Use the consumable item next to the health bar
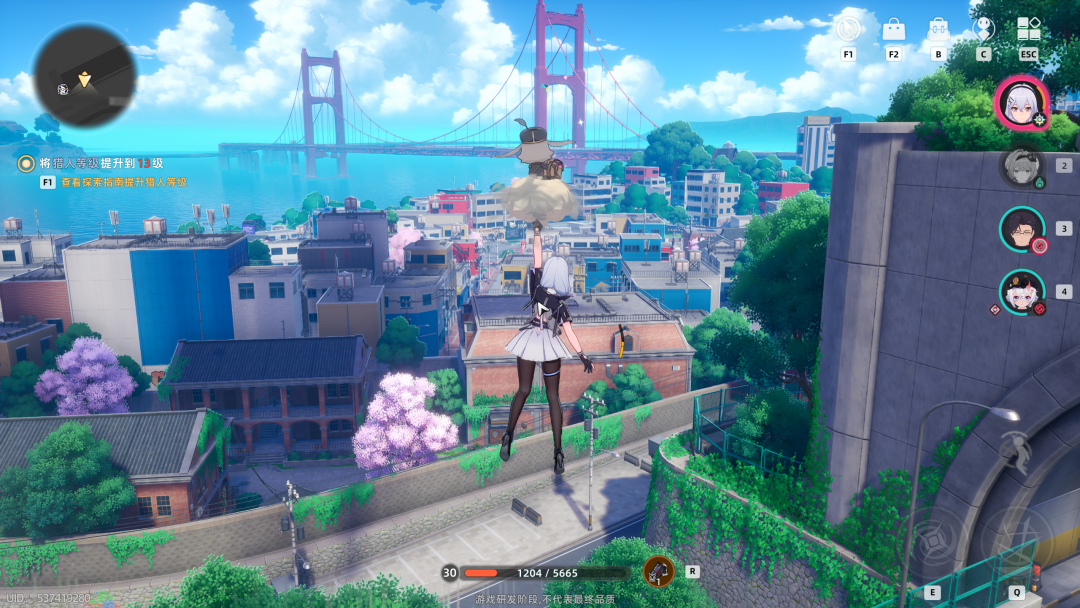 [658, 572]
